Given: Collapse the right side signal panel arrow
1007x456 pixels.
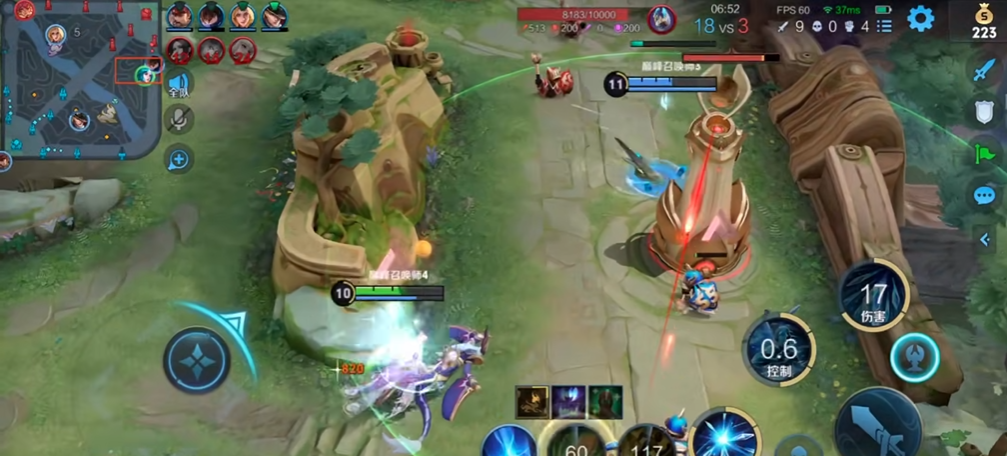Looking at the screenshot, I should coord(985,239).
